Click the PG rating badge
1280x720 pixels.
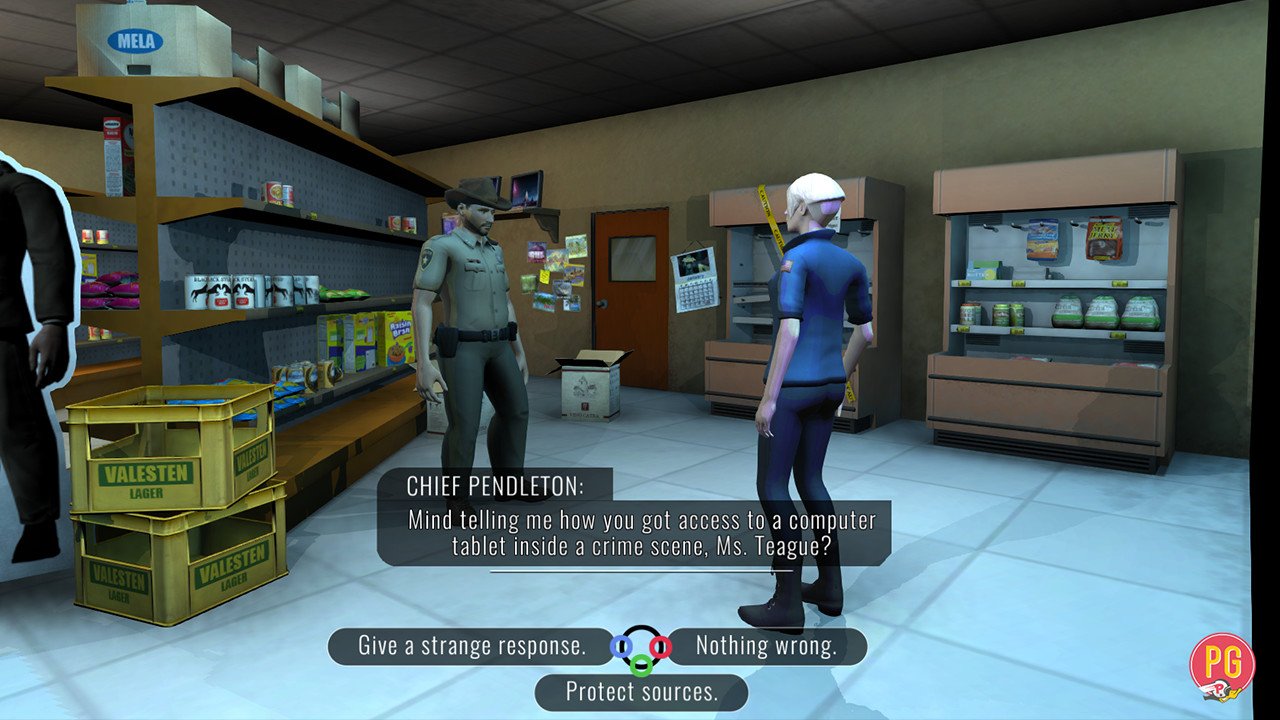pos(1221,668)
